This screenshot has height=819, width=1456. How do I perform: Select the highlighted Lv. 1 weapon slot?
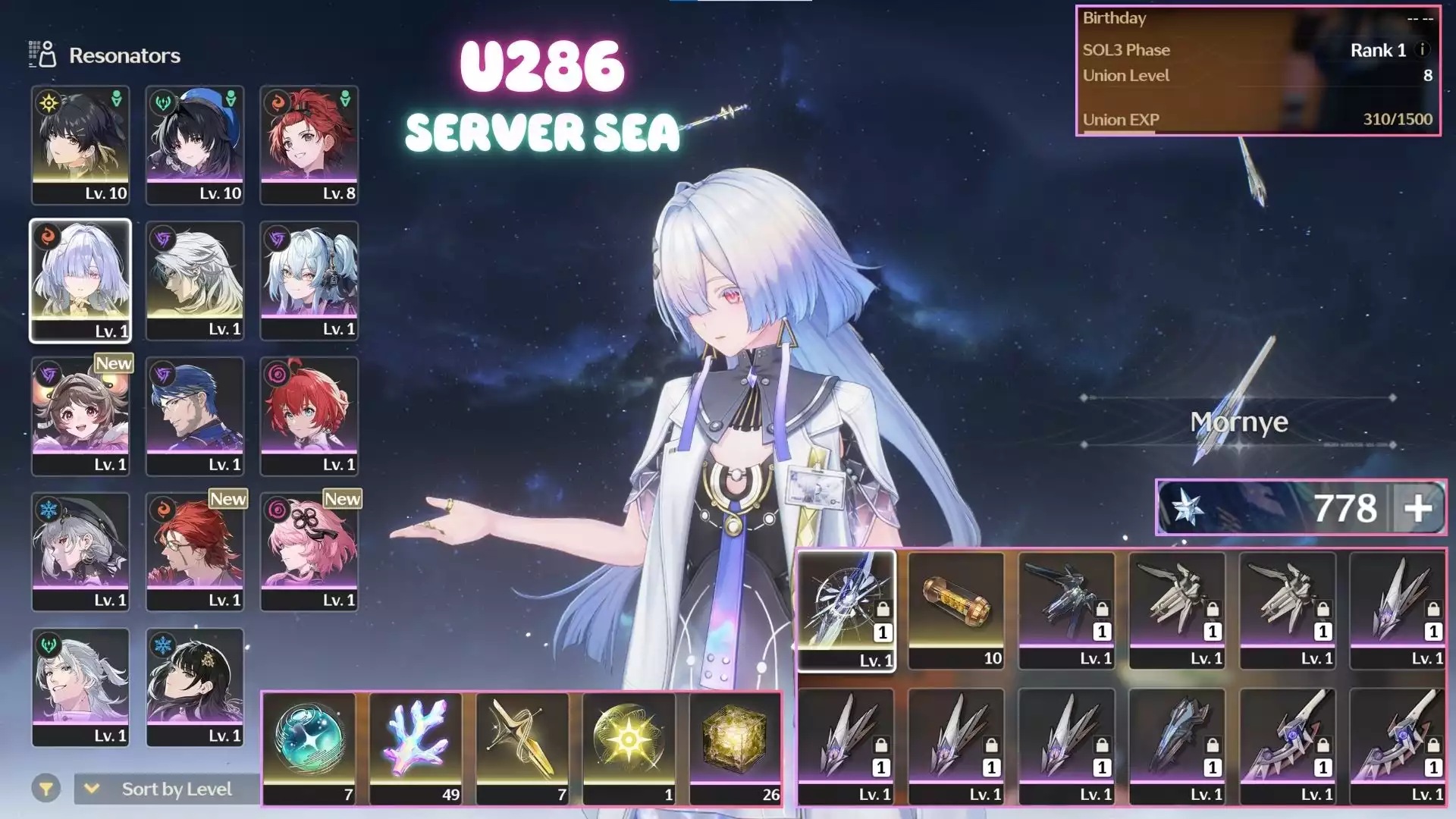(846, 611)
